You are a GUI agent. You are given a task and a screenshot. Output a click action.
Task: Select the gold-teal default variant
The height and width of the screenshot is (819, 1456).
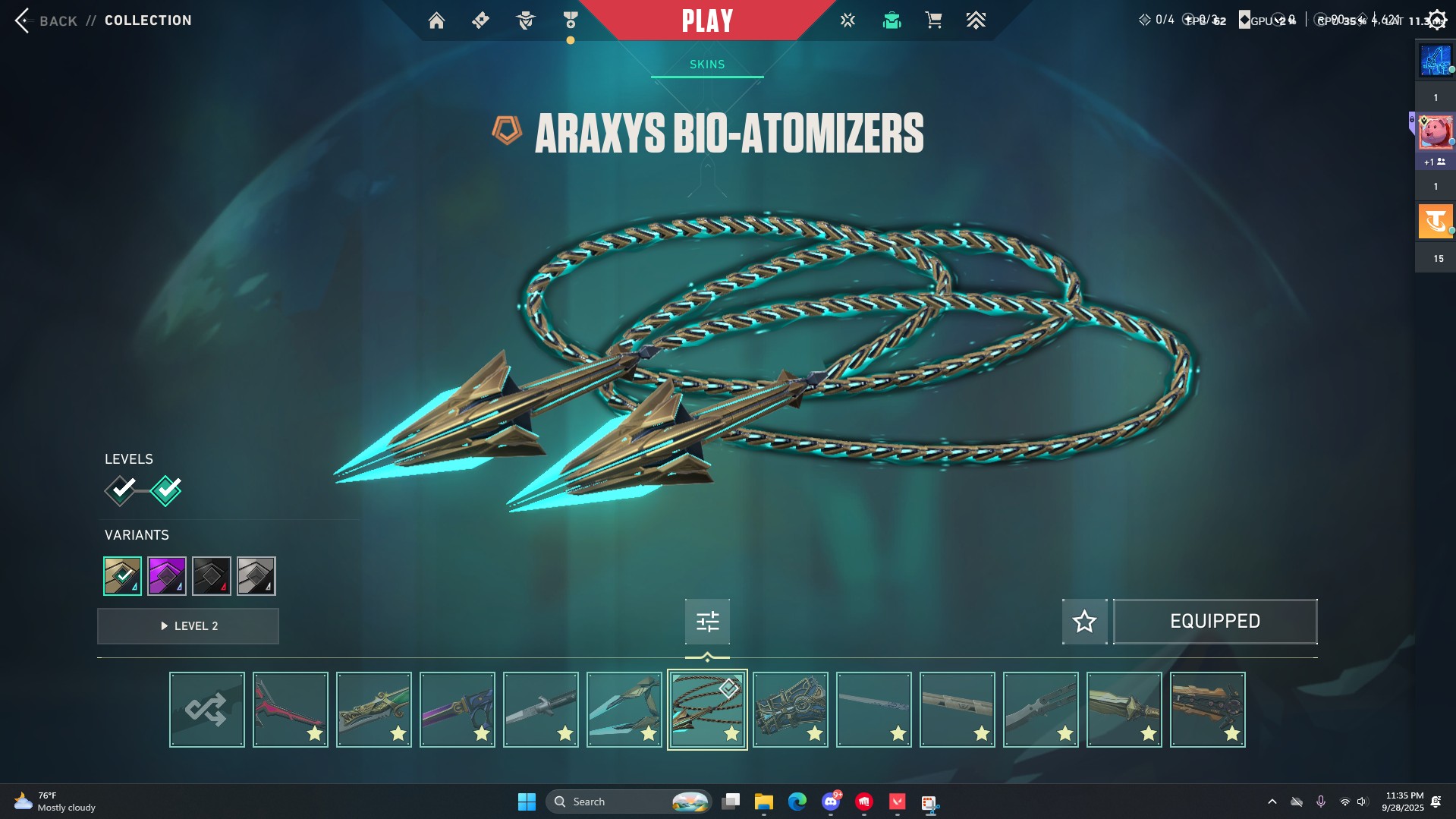(x=122, y=575)
